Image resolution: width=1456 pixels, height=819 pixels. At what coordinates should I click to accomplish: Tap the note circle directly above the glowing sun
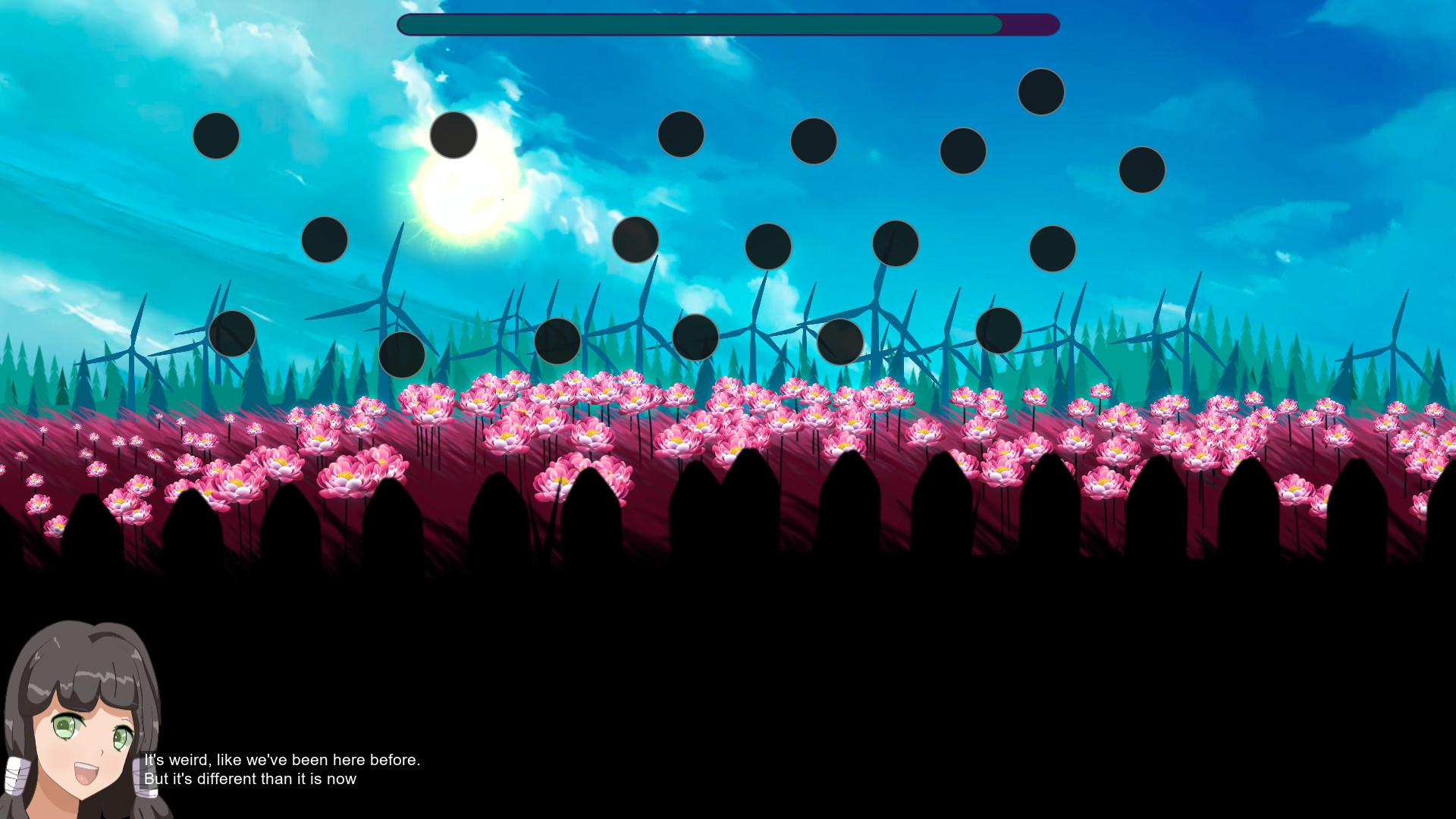click(x=453, y=136)
